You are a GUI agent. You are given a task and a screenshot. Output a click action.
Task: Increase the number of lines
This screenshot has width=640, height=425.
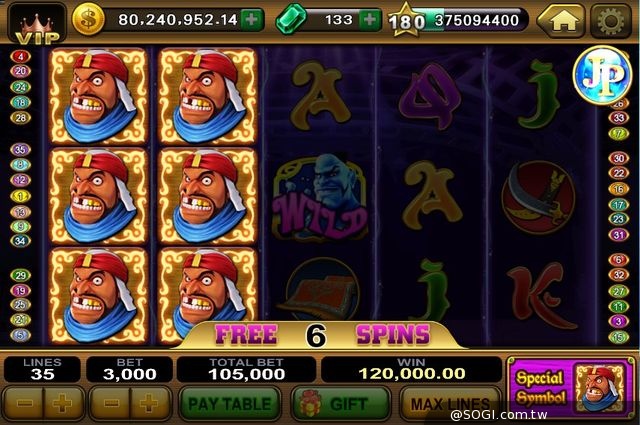tap(62, 404)
